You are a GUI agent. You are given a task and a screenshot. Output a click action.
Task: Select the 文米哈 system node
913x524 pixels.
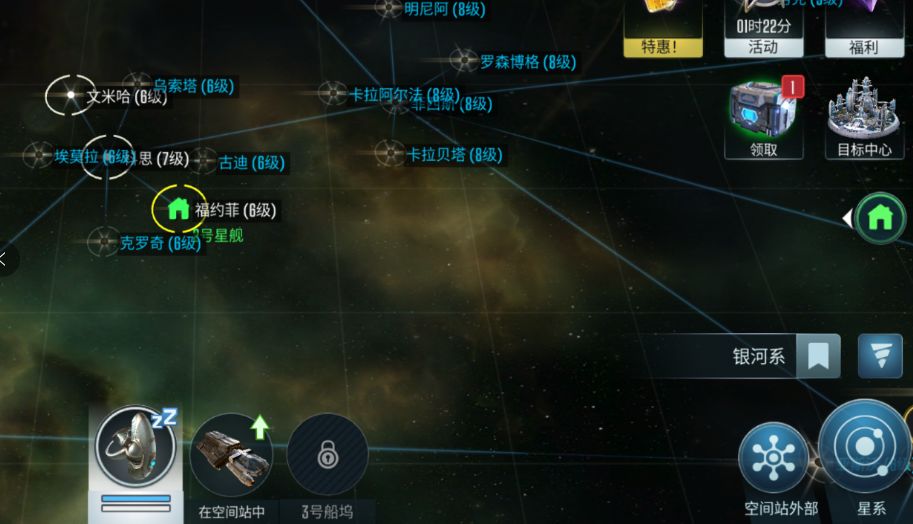coord(71,96)
